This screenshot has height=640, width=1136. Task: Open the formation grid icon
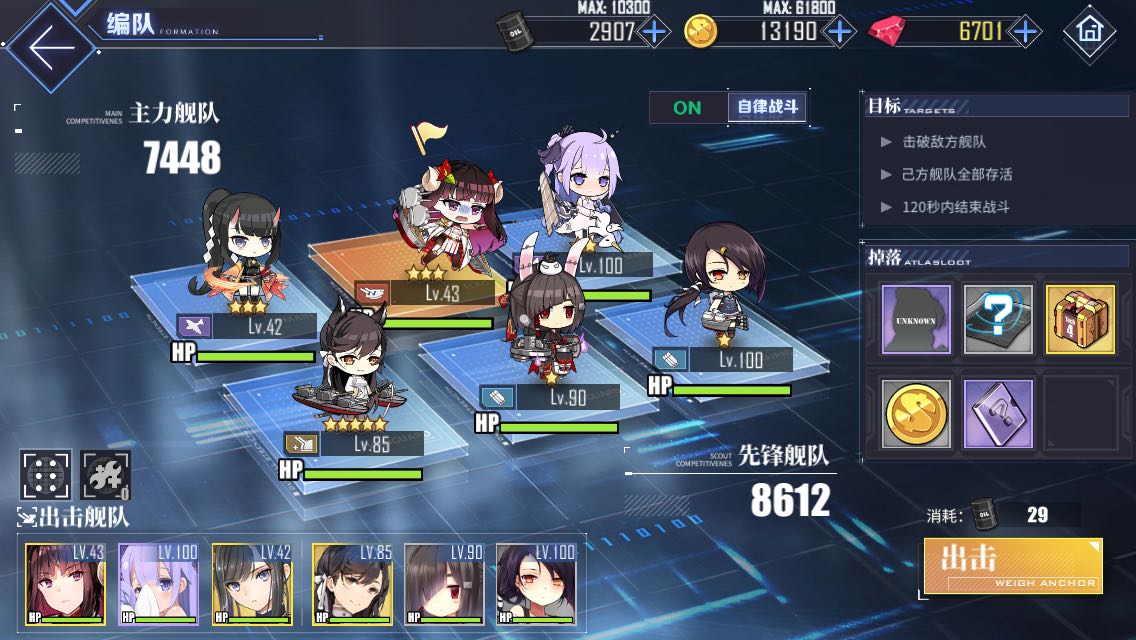pyautogui.click(x=46, y=475)
